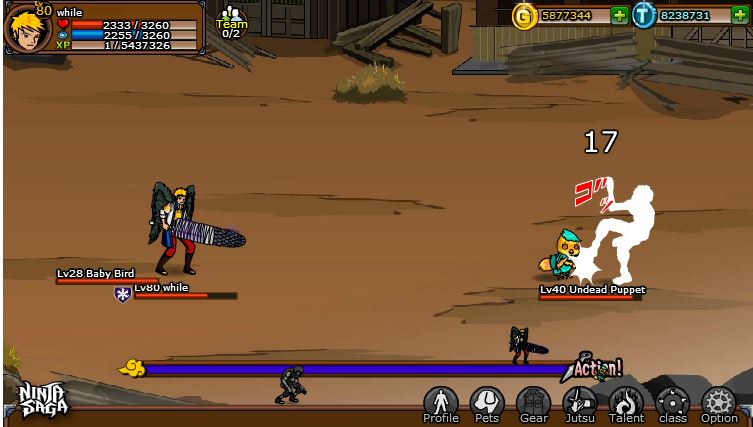
Task: Open the Pets menu
Action: (487, 403)
